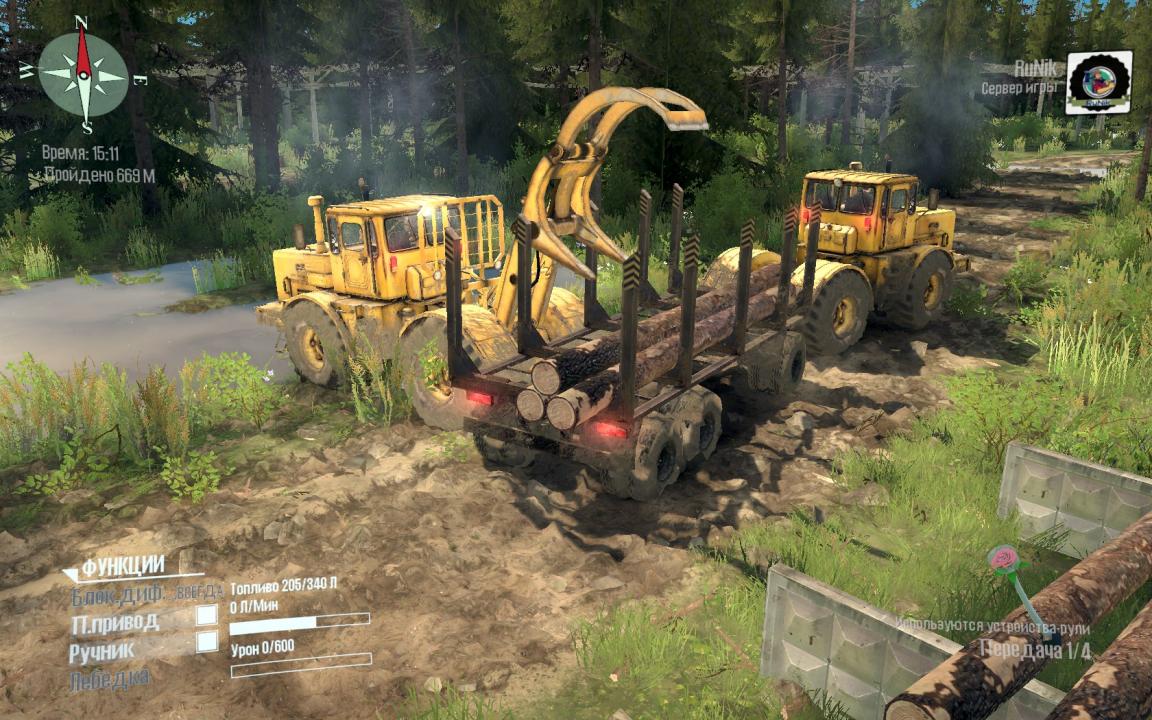Toggle the Ручник handbrake checkbox
The image size is (1152, 720).
pos(207,642)
